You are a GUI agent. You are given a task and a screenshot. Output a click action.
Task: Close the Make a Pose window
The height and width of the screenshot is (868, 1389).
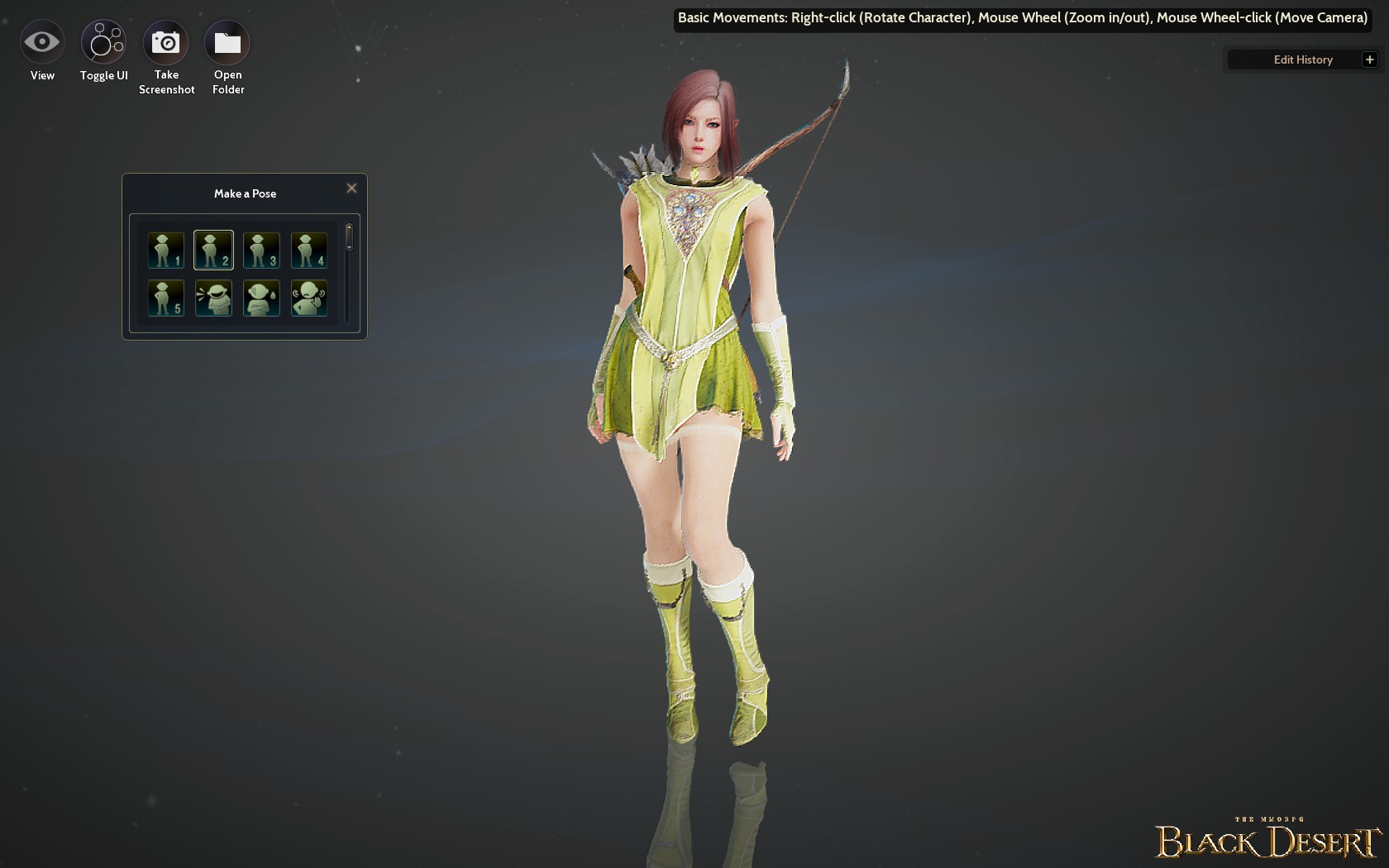tap(351, 188)
